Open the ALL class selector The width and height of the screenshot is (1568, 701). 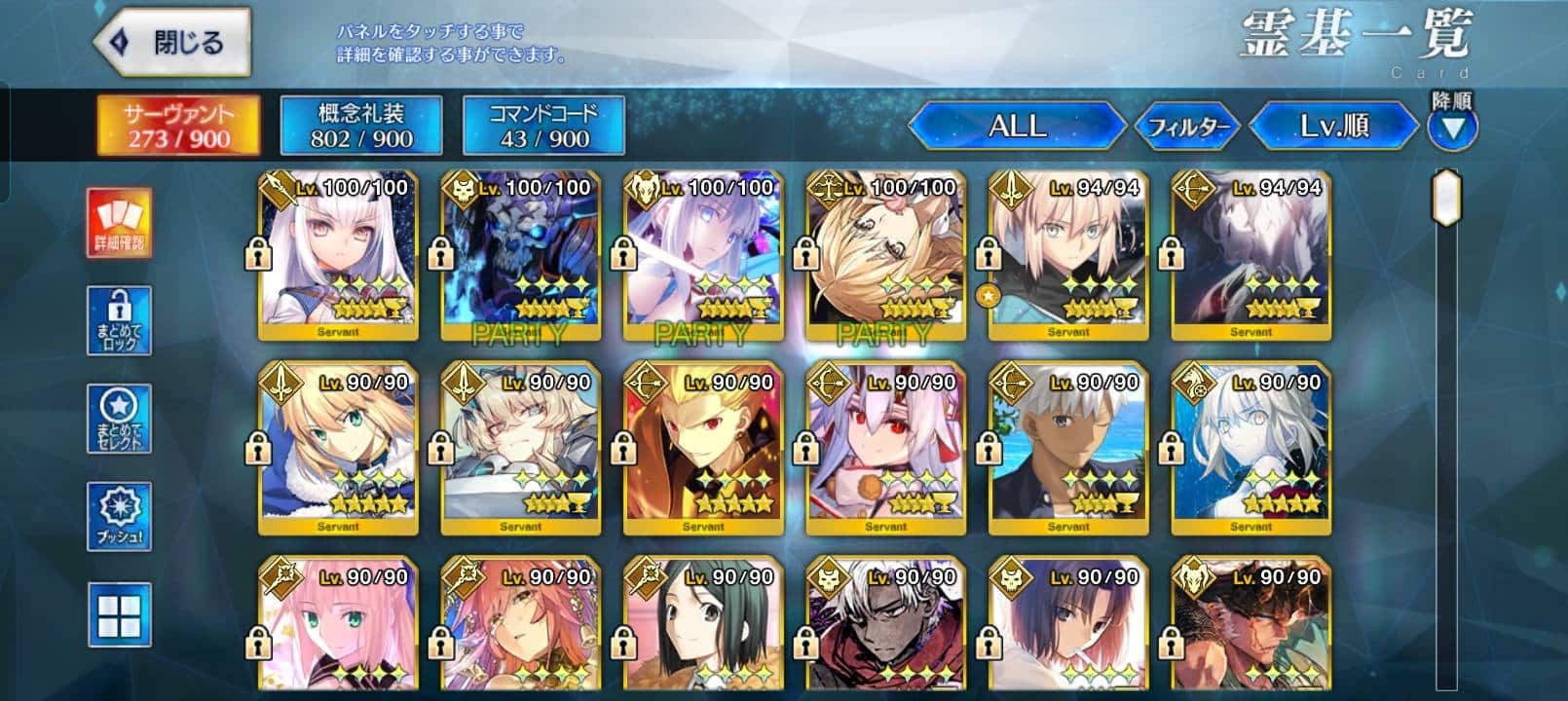(x=1017, y=126)
